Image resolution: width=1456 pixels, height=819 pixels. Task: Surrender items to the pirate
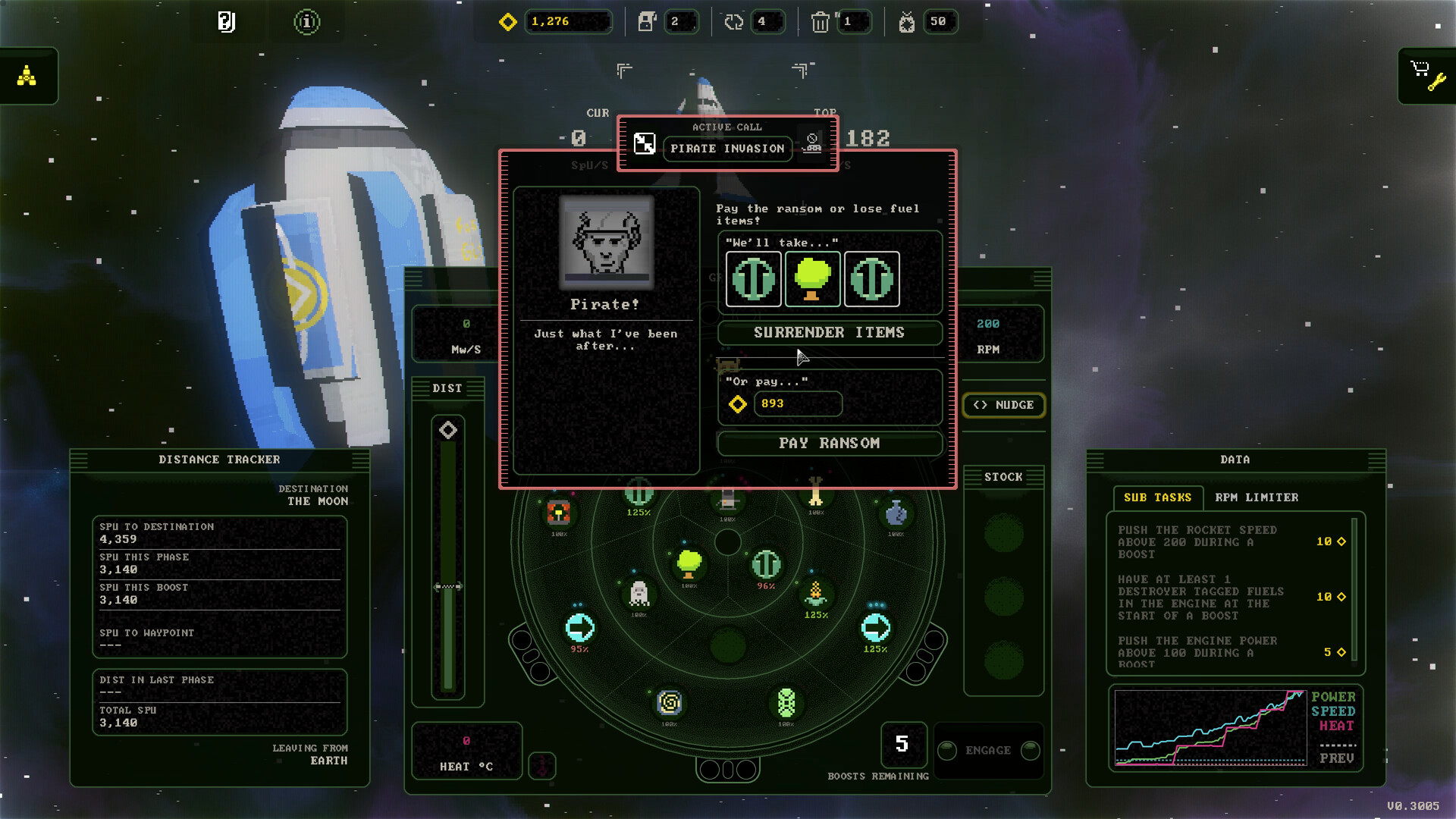pyautogui.click(x=829, y=333)
